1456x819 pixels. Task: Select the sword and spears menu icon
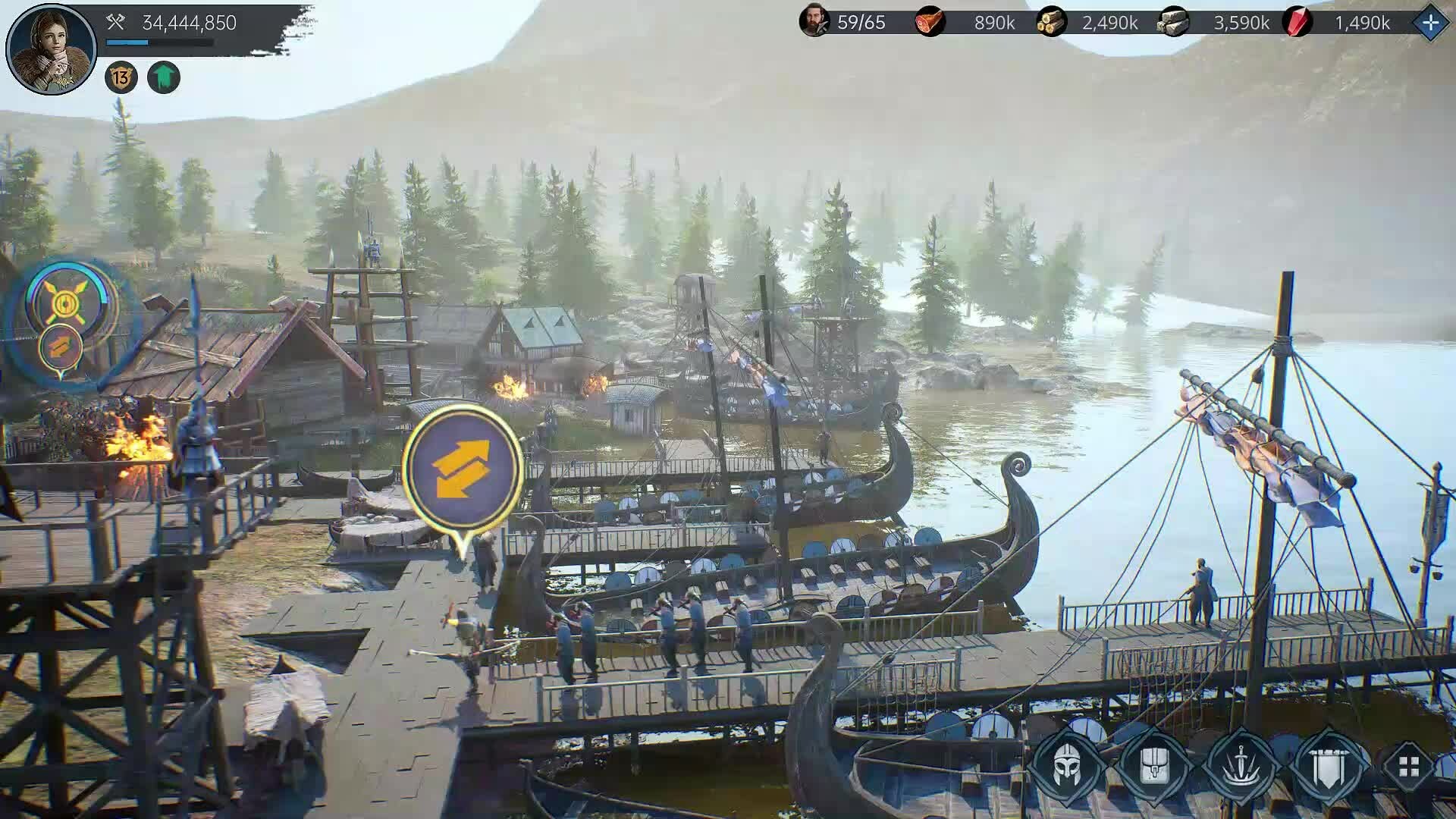[1241, 766]
